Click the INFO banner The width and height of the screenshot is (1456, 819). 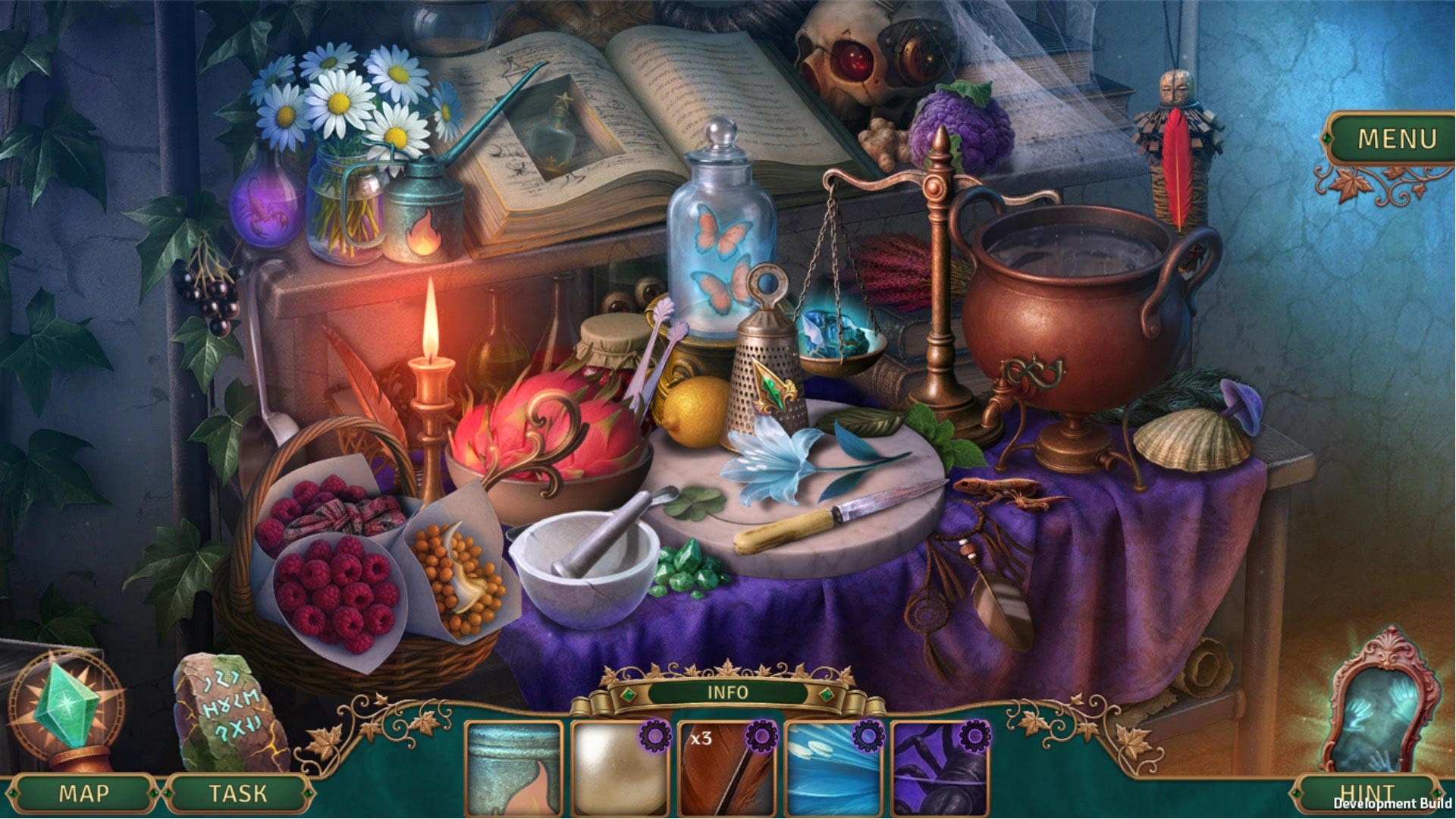(x=727, y=692)
